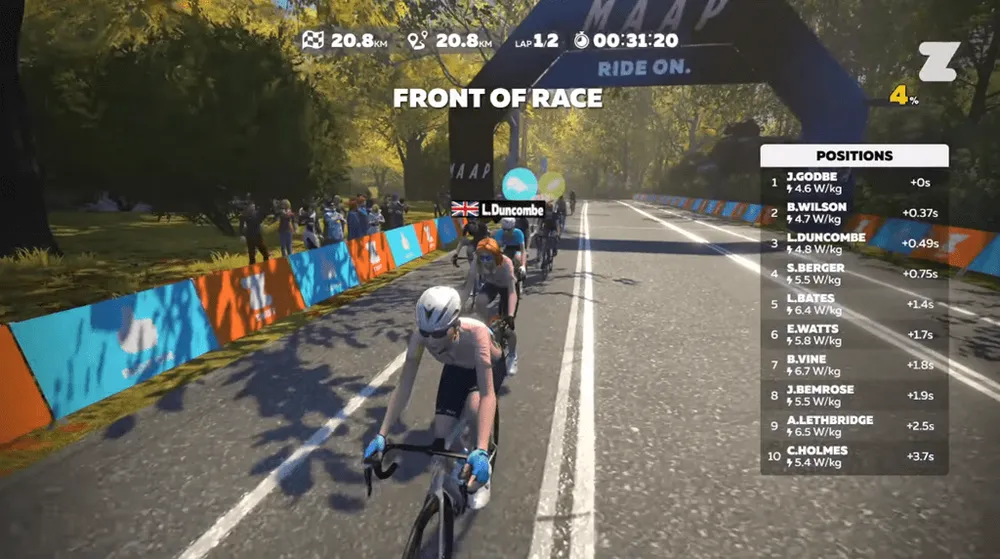The image size is (1000, 559).
Task: Select S.Berger's row in the standings
Action: 854,274
